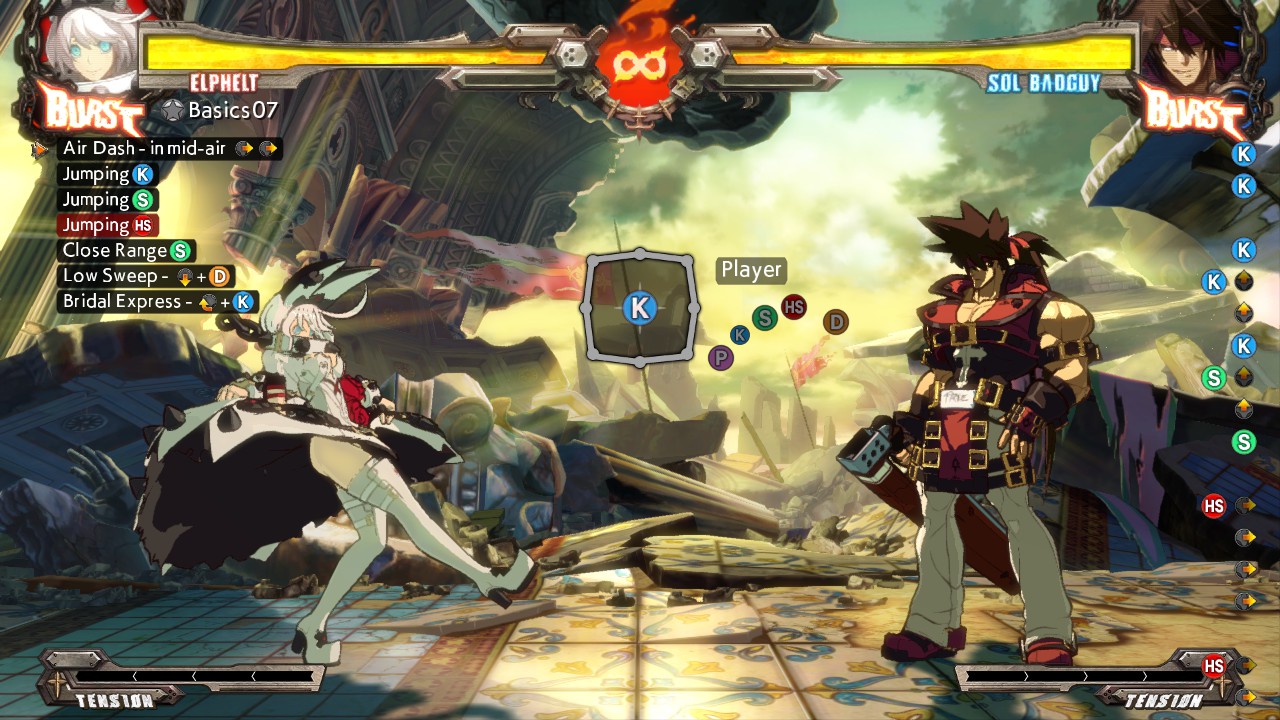Viewport: 1280px width, 720px height.
Task: Select the Jumping S move entry
Action: pyautogui.click(x=108, y=200)
